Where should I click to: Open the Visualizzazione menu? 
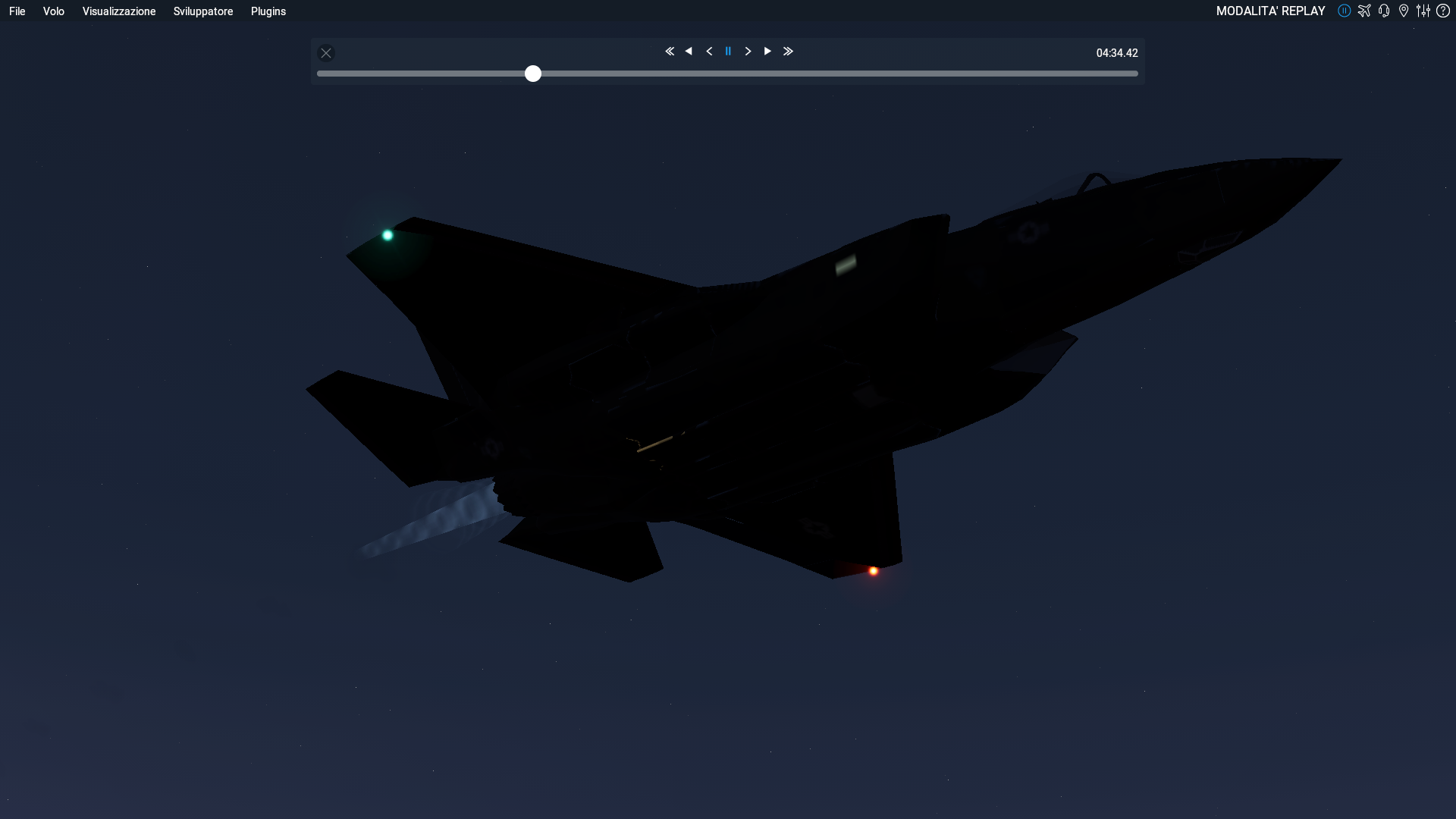tap(119, 11)
